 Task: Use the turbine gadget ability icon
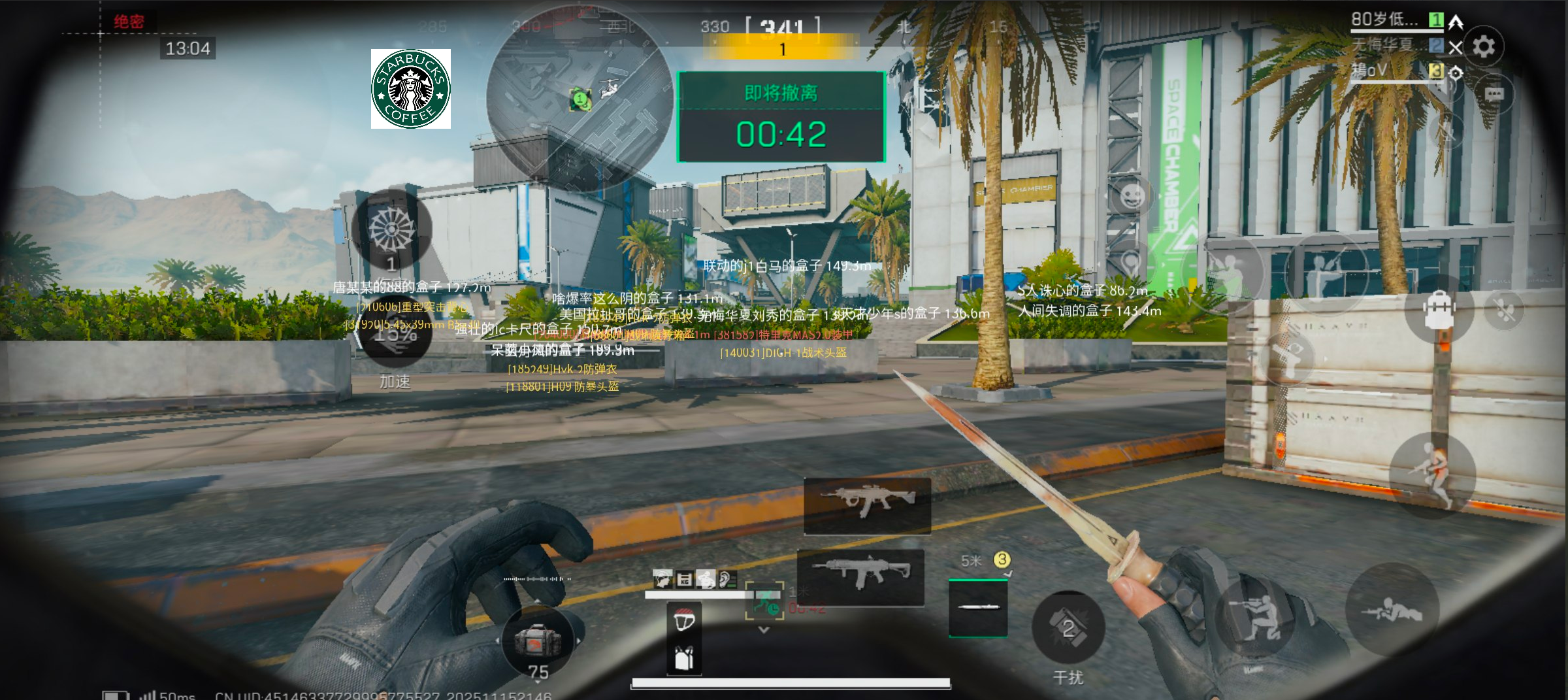click(391, 230)
